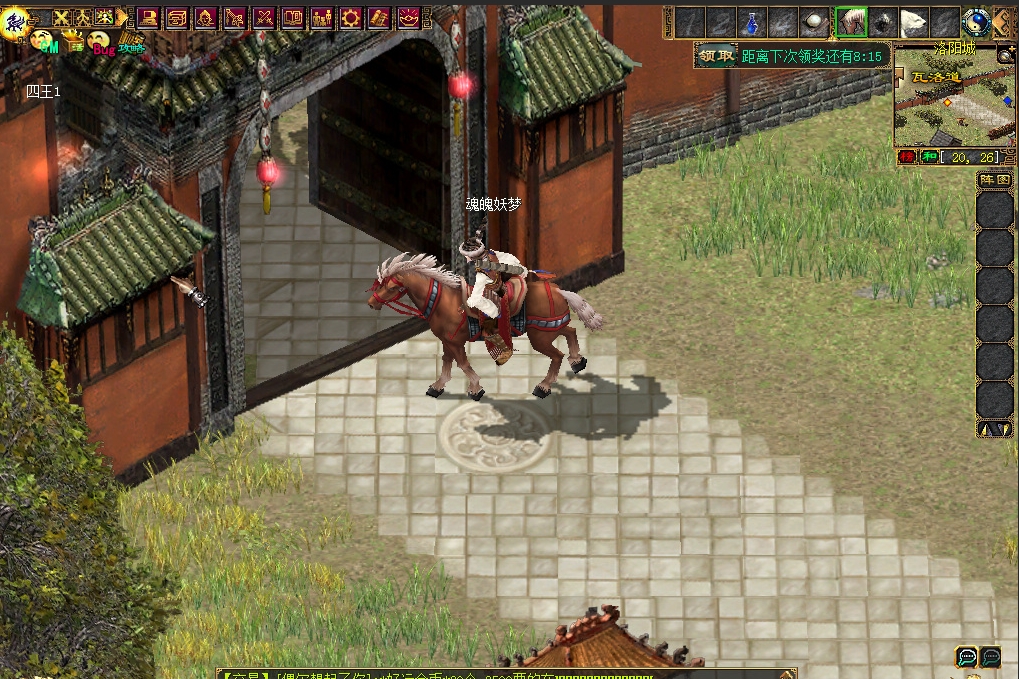Open the 攻略 strategy guide icon
This screenshot has width=1019, height=679.
point(131,42)
